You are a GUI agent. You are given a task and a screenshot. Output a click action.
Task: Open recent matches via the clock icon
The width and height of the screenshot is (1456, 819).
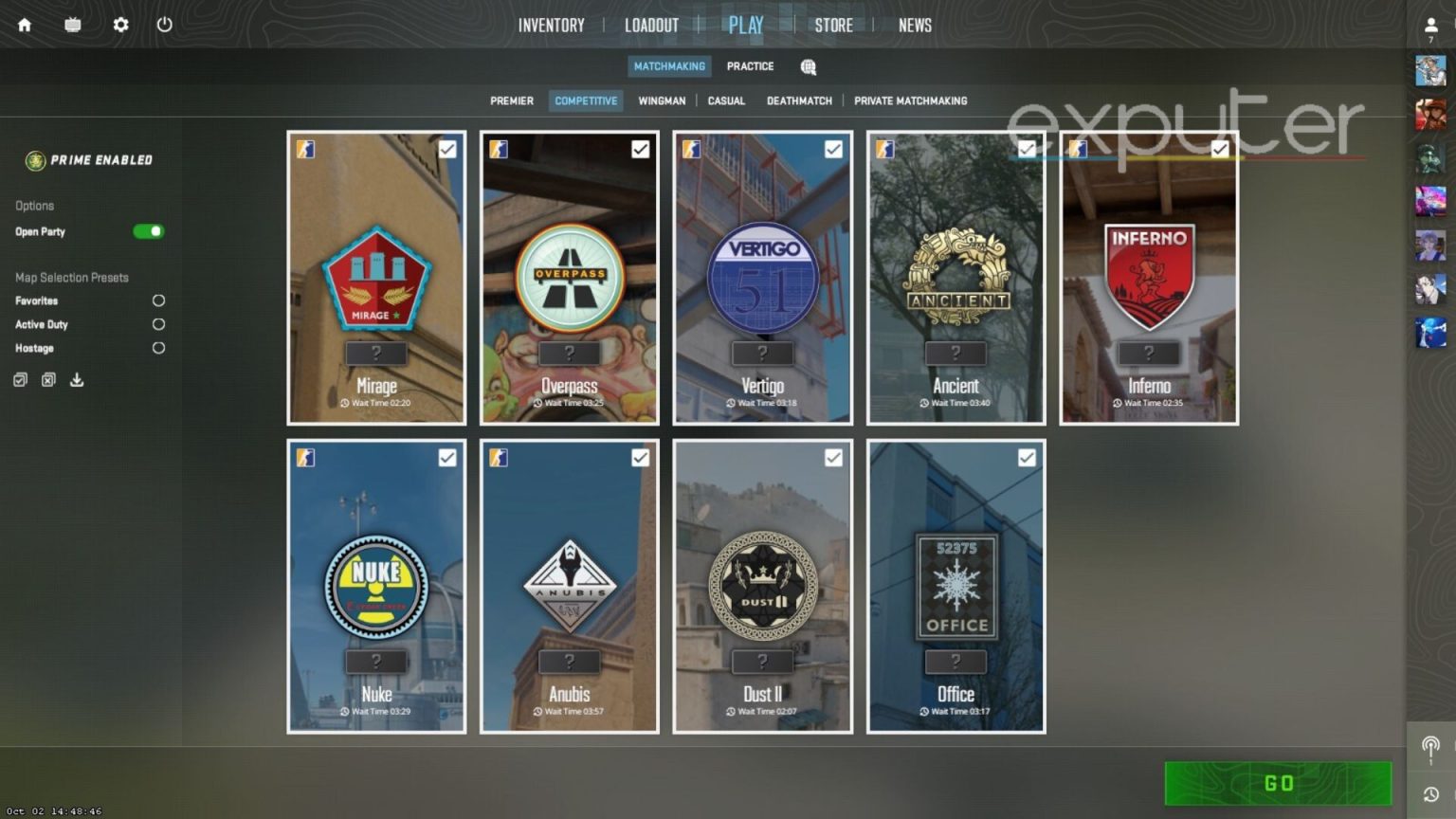pyautogui.click(x=1430, y=792)
